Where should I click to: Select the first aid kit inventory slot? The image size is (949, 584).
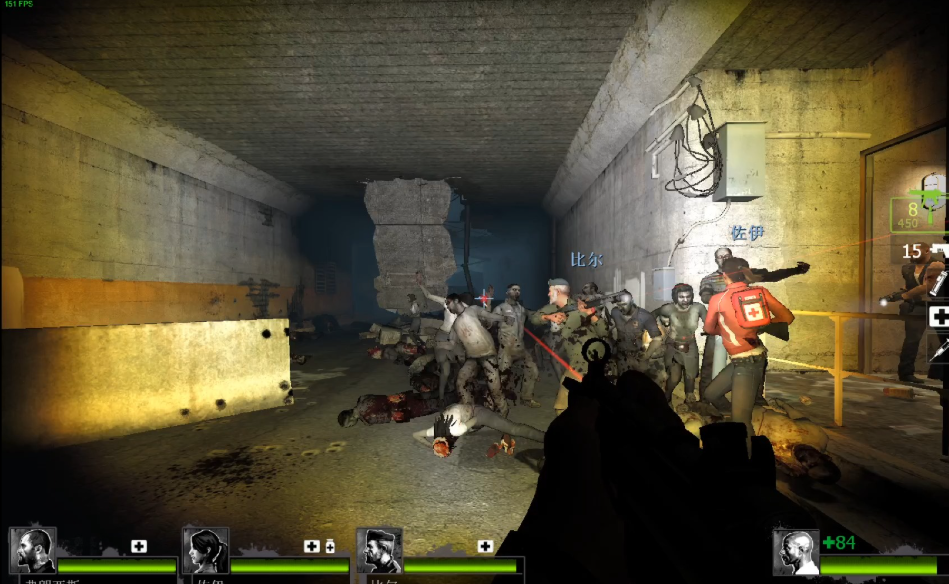pos(938,317)
